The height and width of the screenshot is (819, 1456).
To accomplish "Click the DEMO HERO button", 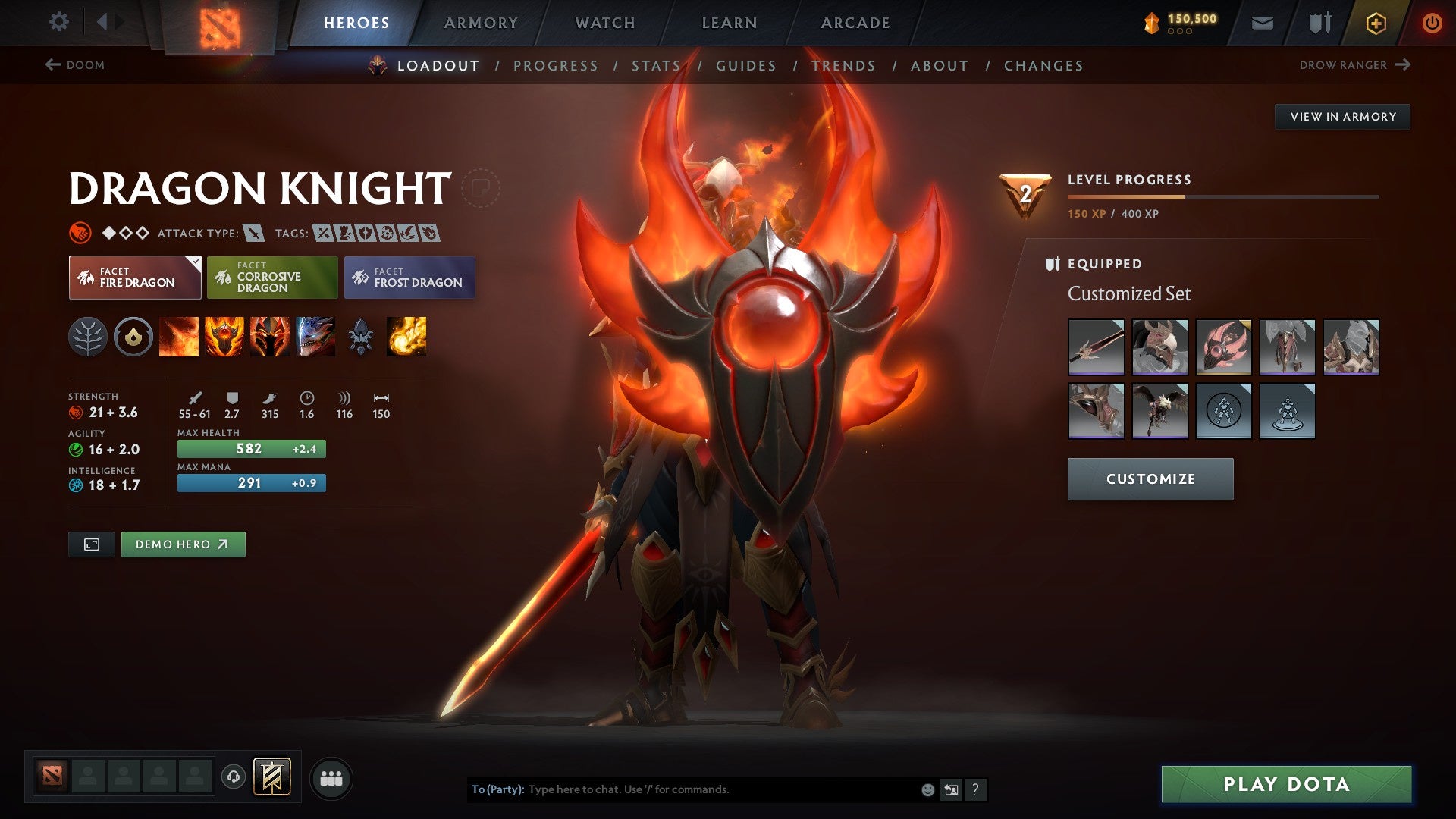I will point(183,544).
